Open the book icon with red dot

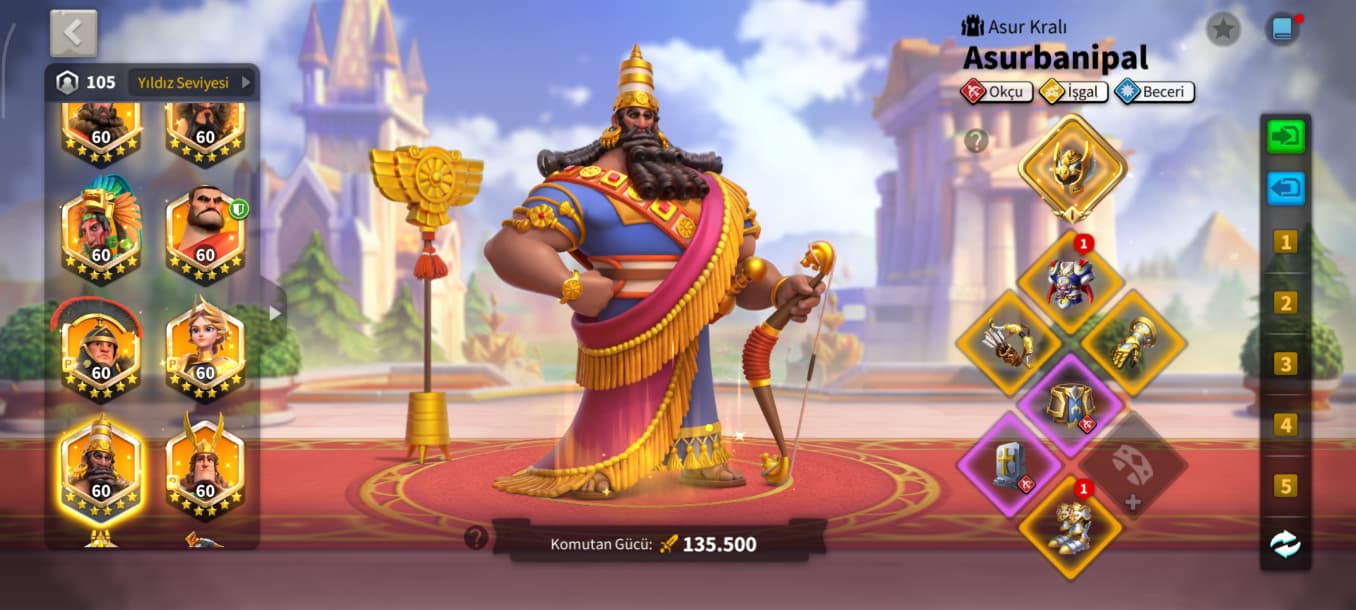point(1281,29)
